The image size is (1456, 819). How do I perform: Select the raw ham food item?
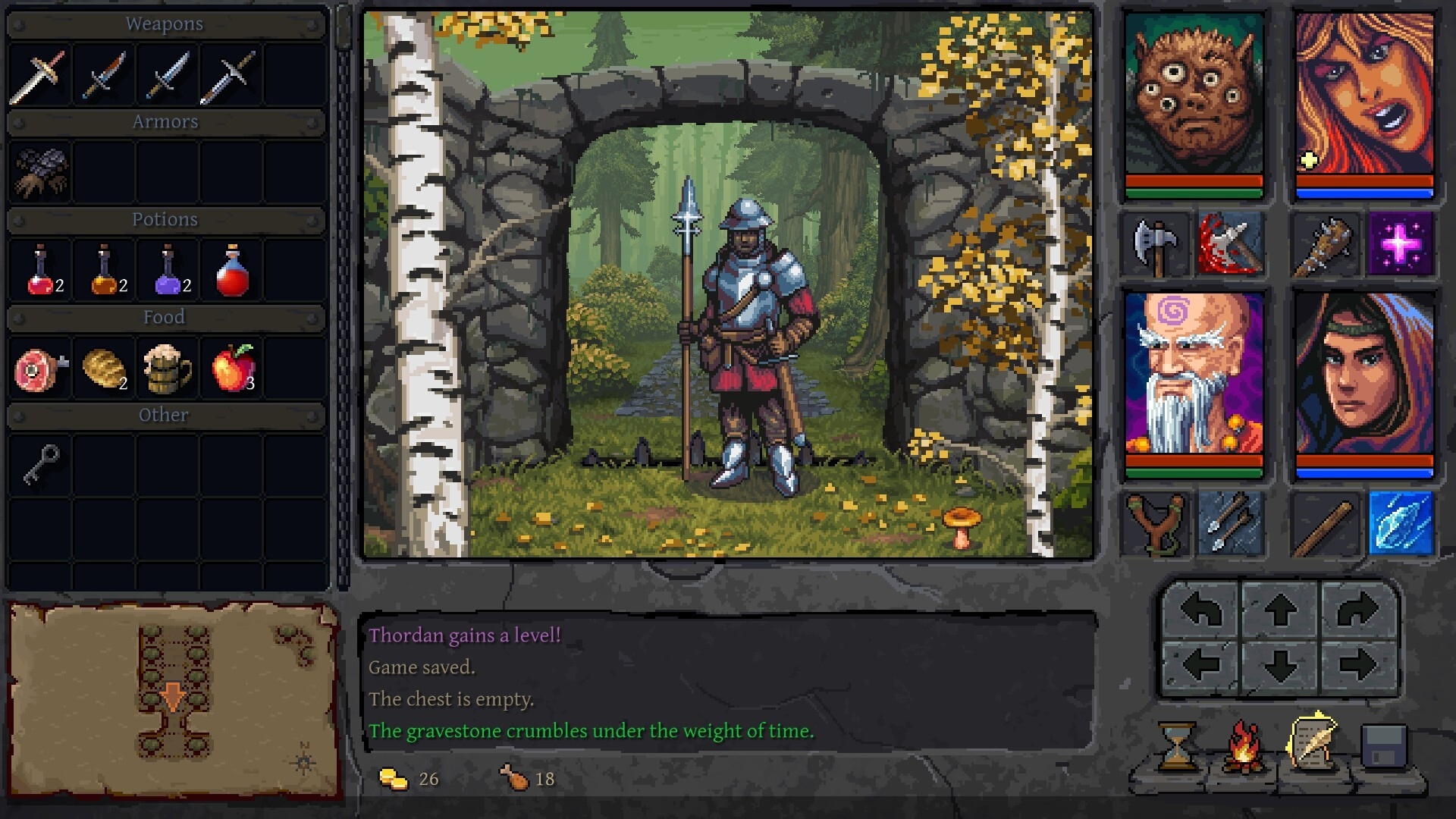tap(39, 369)
